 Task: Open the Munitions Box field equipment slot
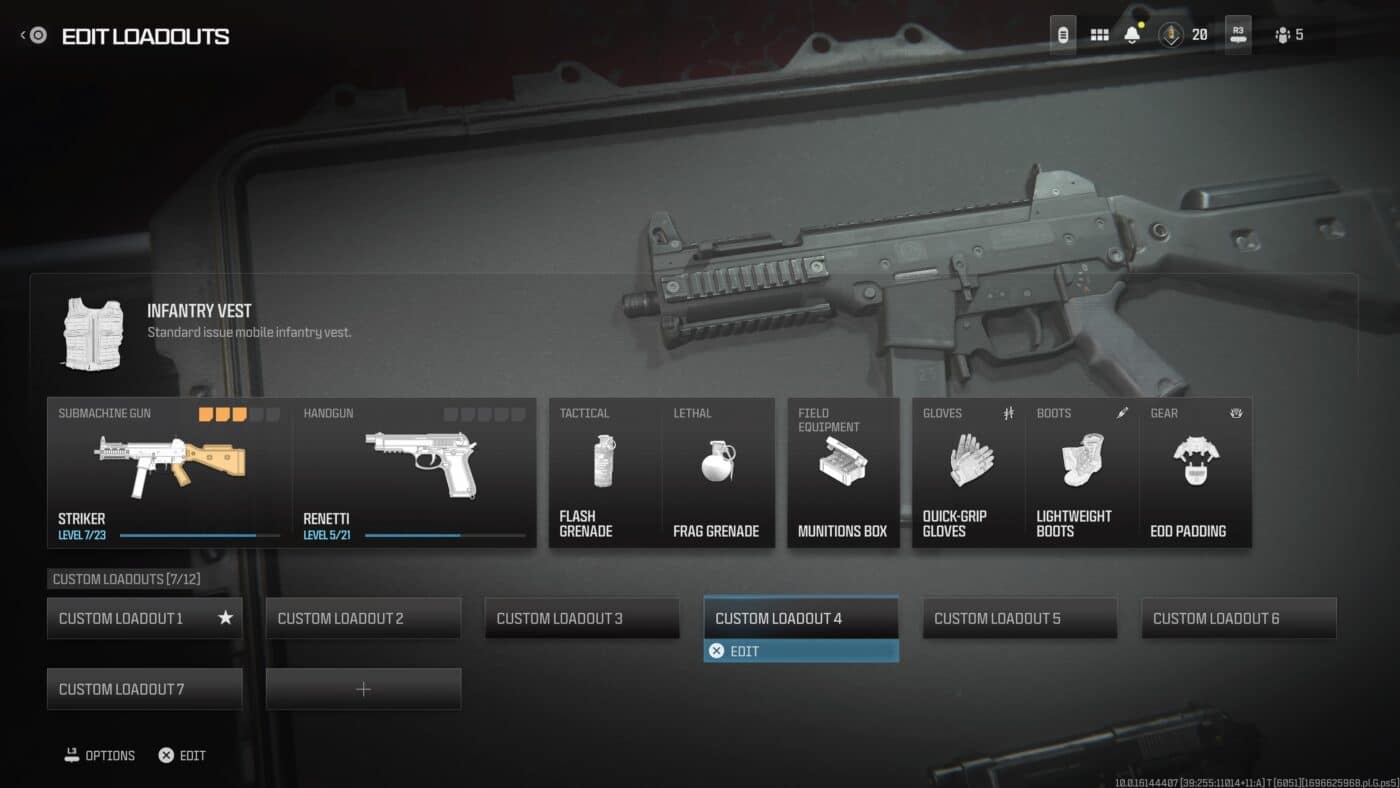click(x=843, y=470)
